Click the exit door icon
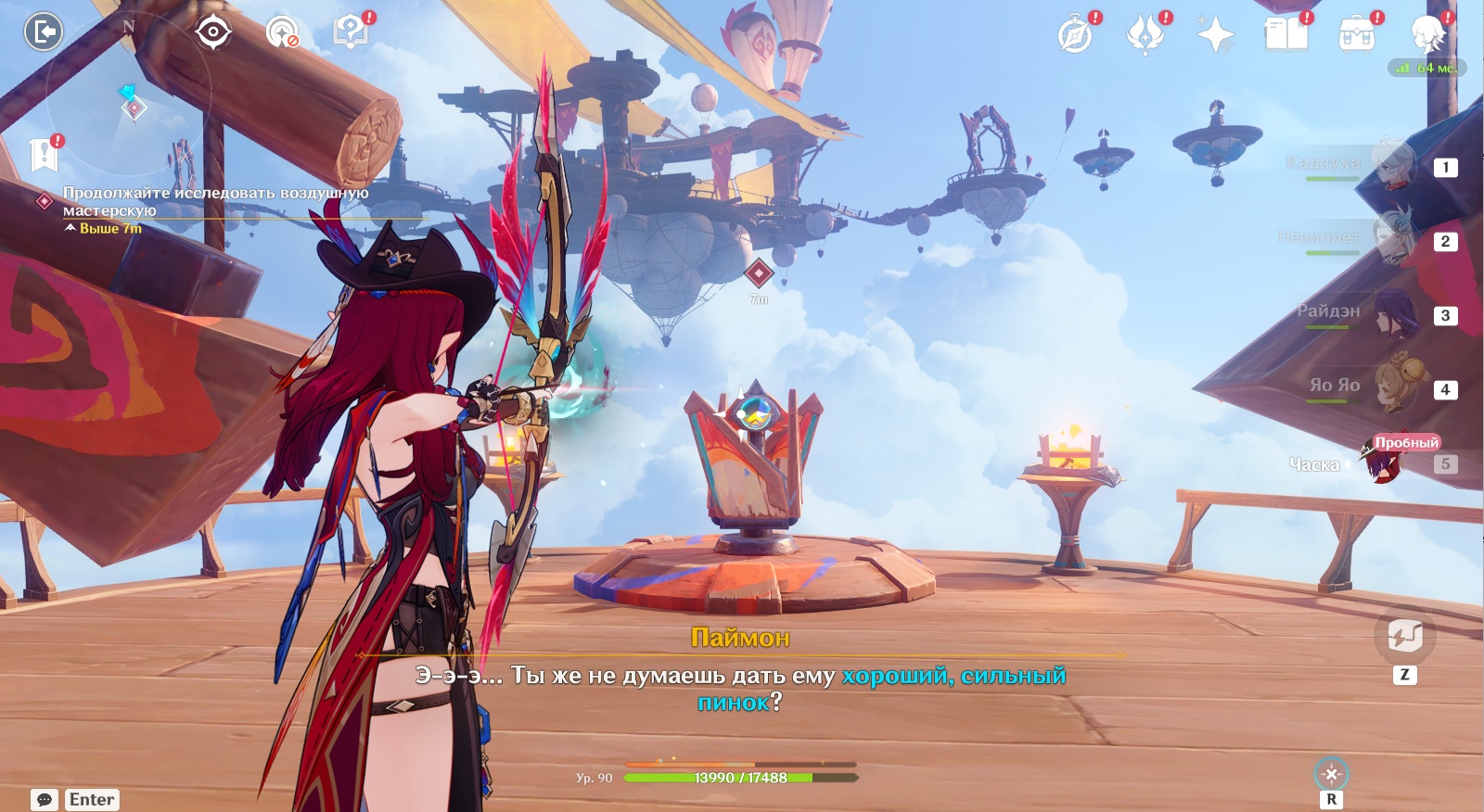 point(43,32)
